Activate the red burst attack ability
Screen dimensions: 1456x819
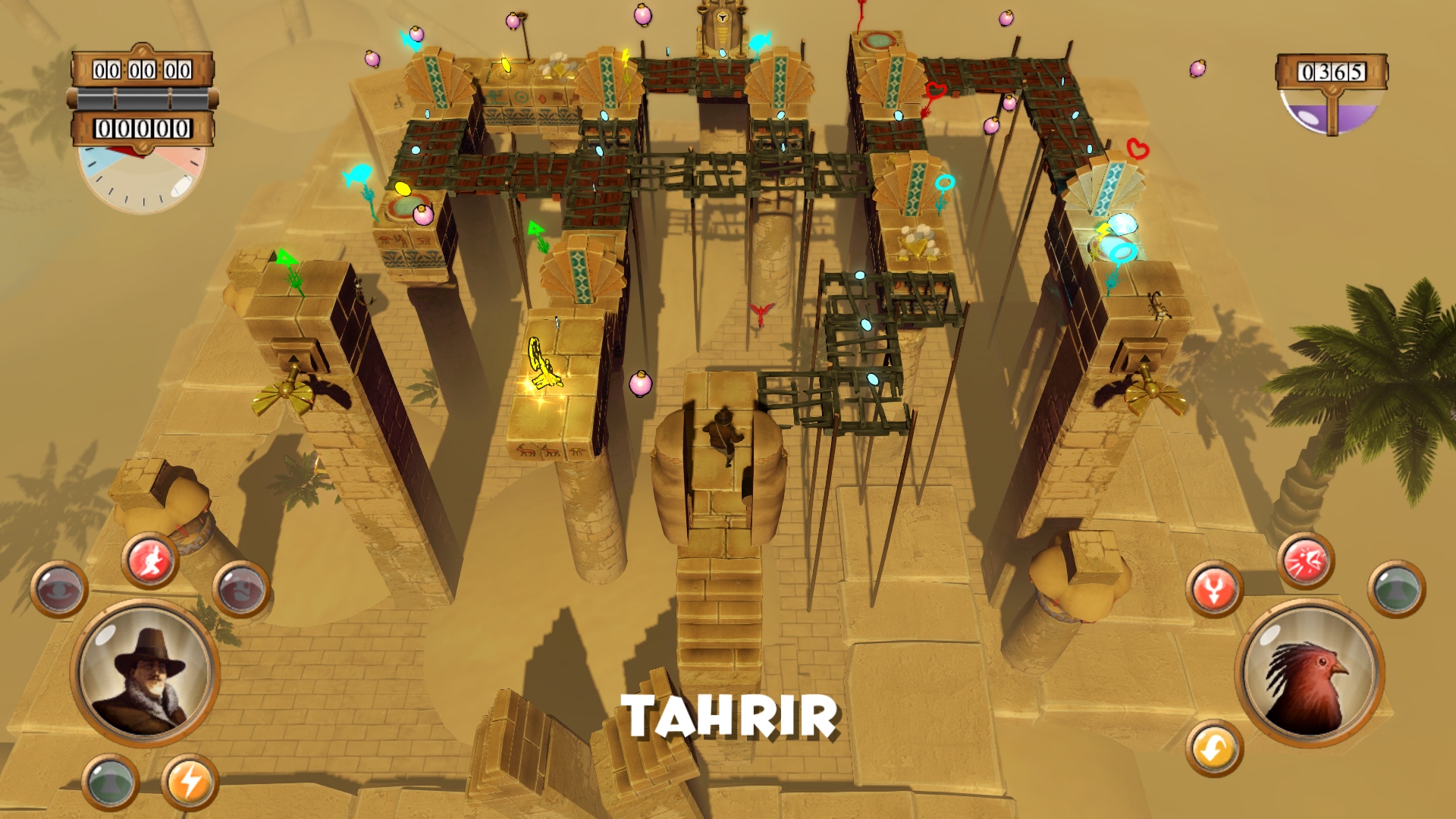pos(1304,561)
